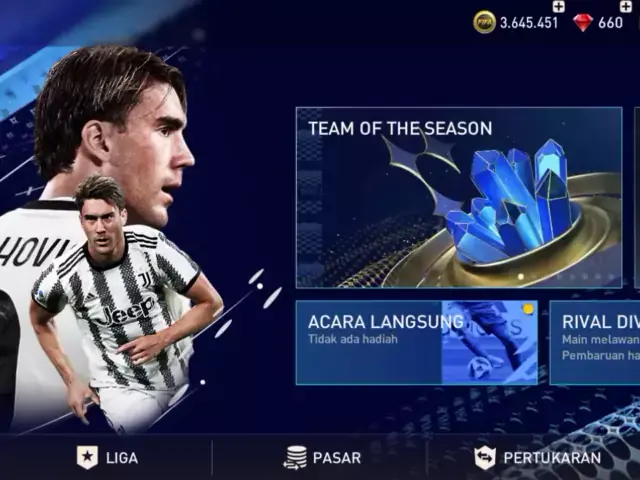Open the Pasar market

321,458
